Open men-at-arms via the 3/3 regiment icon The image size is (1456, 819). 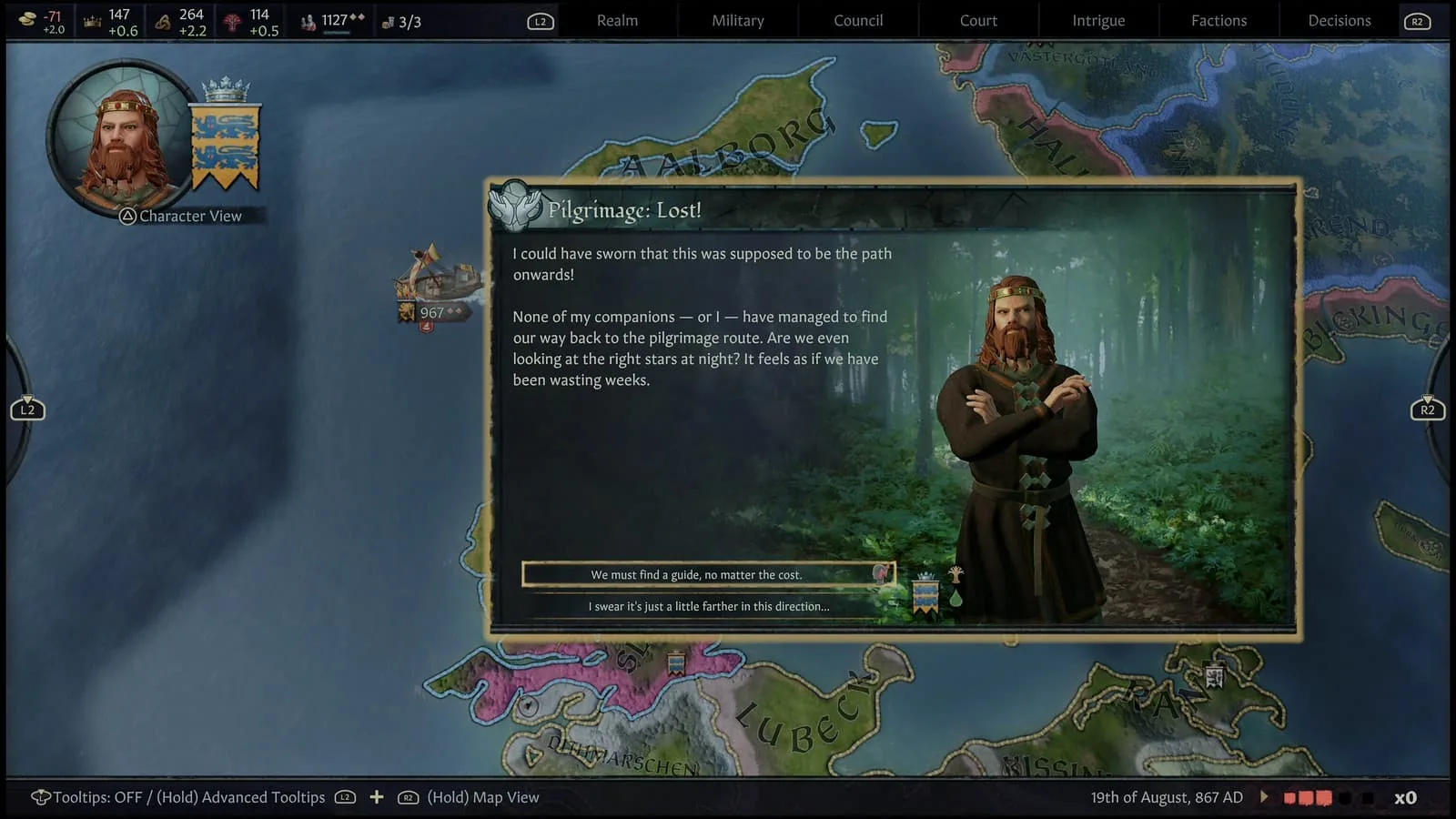tap(387, 20)
